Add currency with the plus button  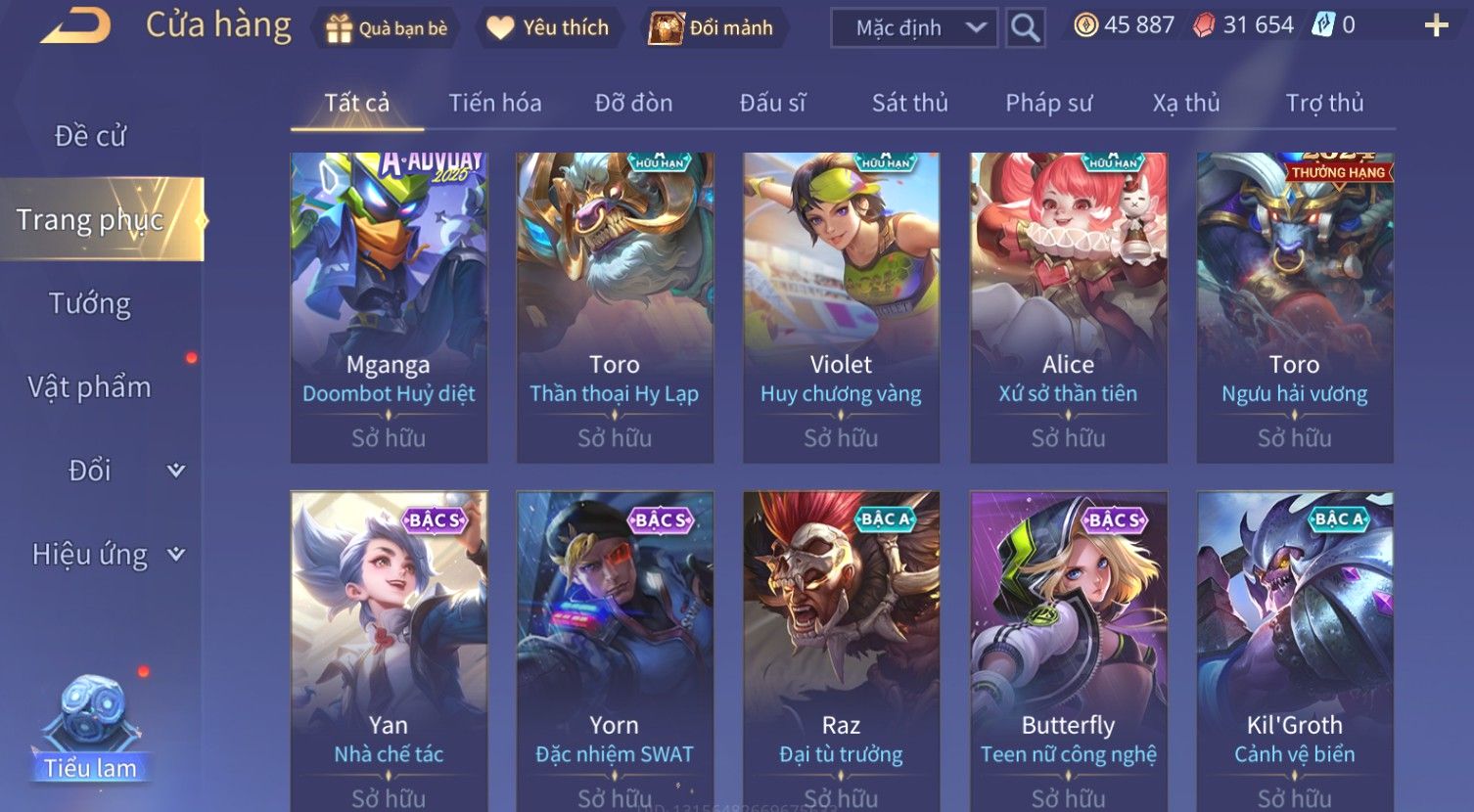click(x=1436, y=26)
